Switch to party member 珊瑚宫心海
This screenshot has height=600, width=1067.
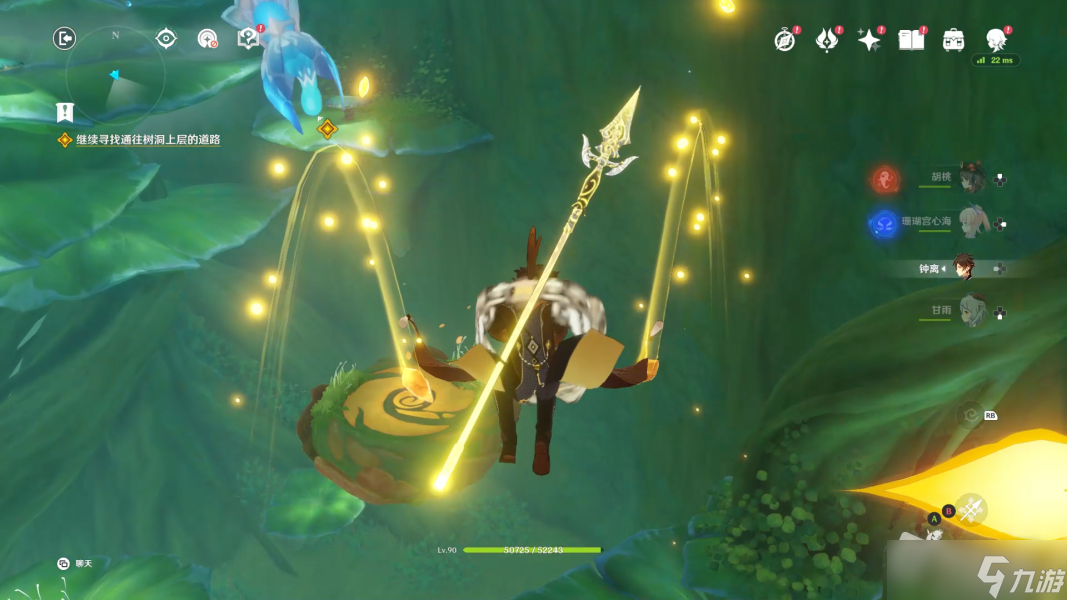(x=969, y=223)
